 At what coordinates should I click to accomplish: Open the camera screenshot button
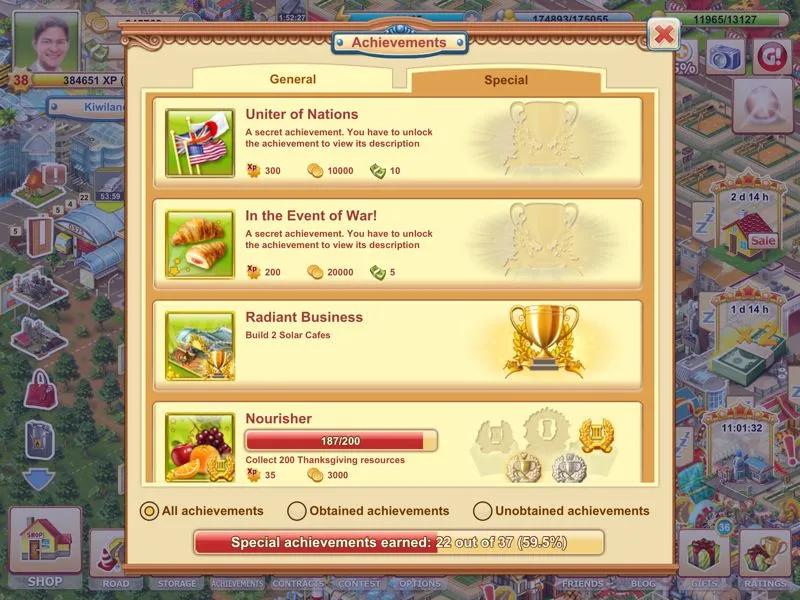725,57
